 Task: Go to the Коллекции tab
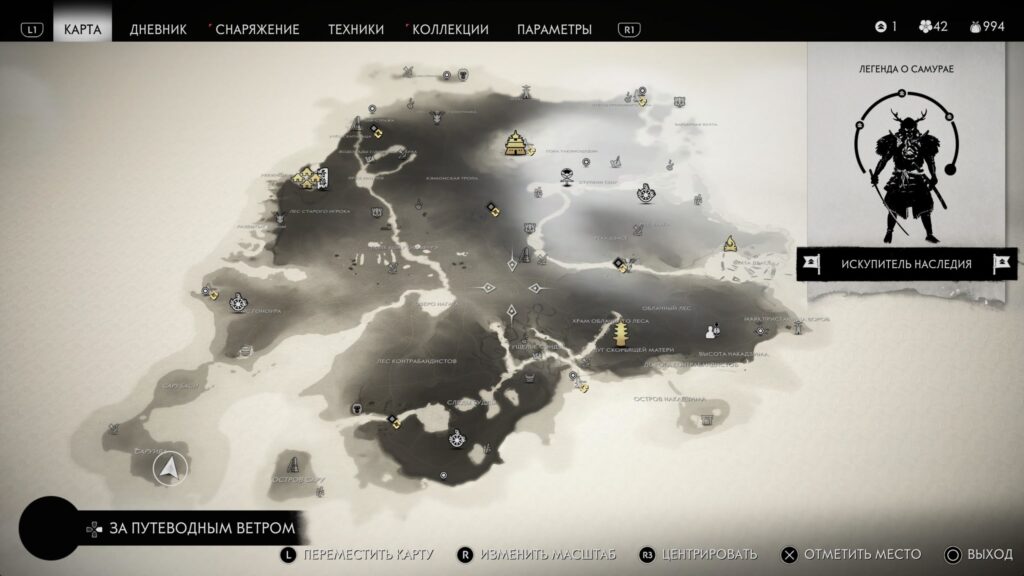pos(450,29)
